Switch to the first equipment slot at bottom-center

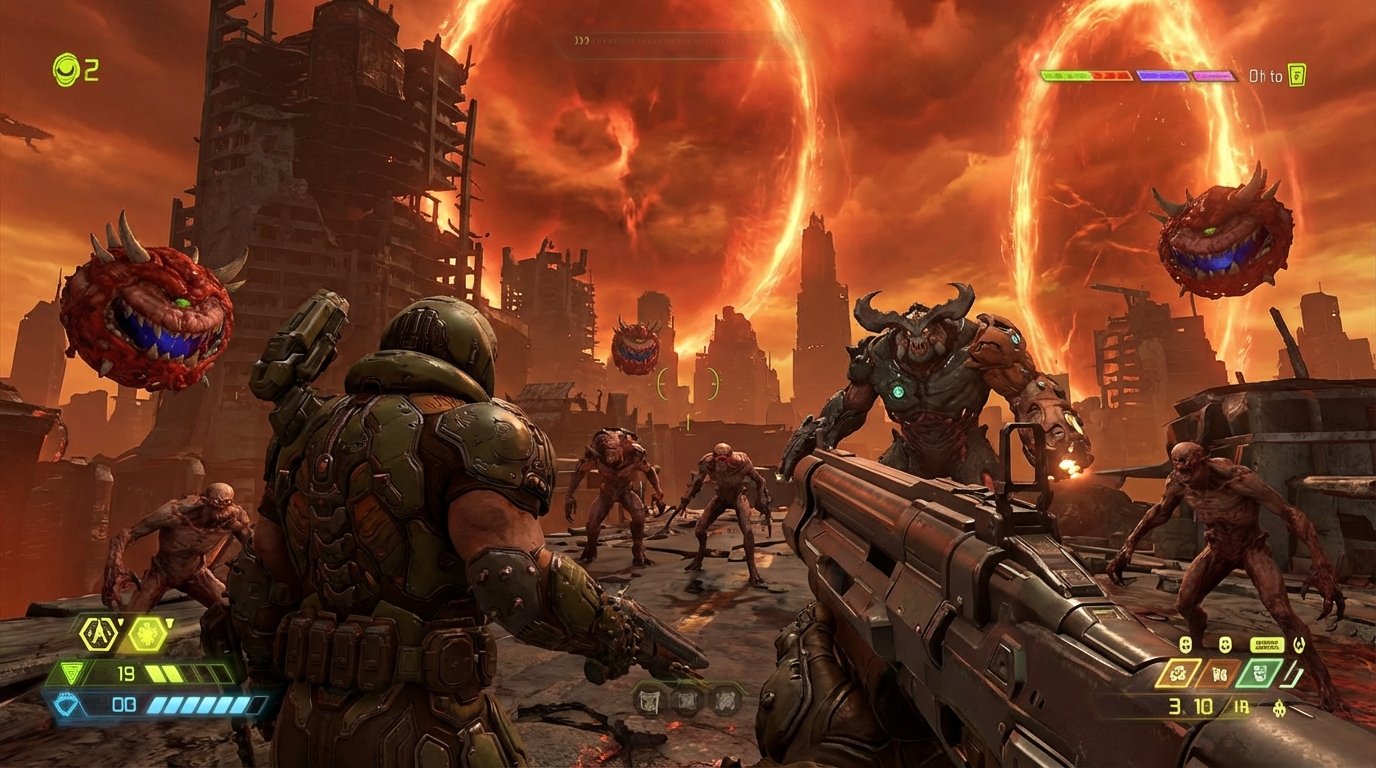pos(648,700)
